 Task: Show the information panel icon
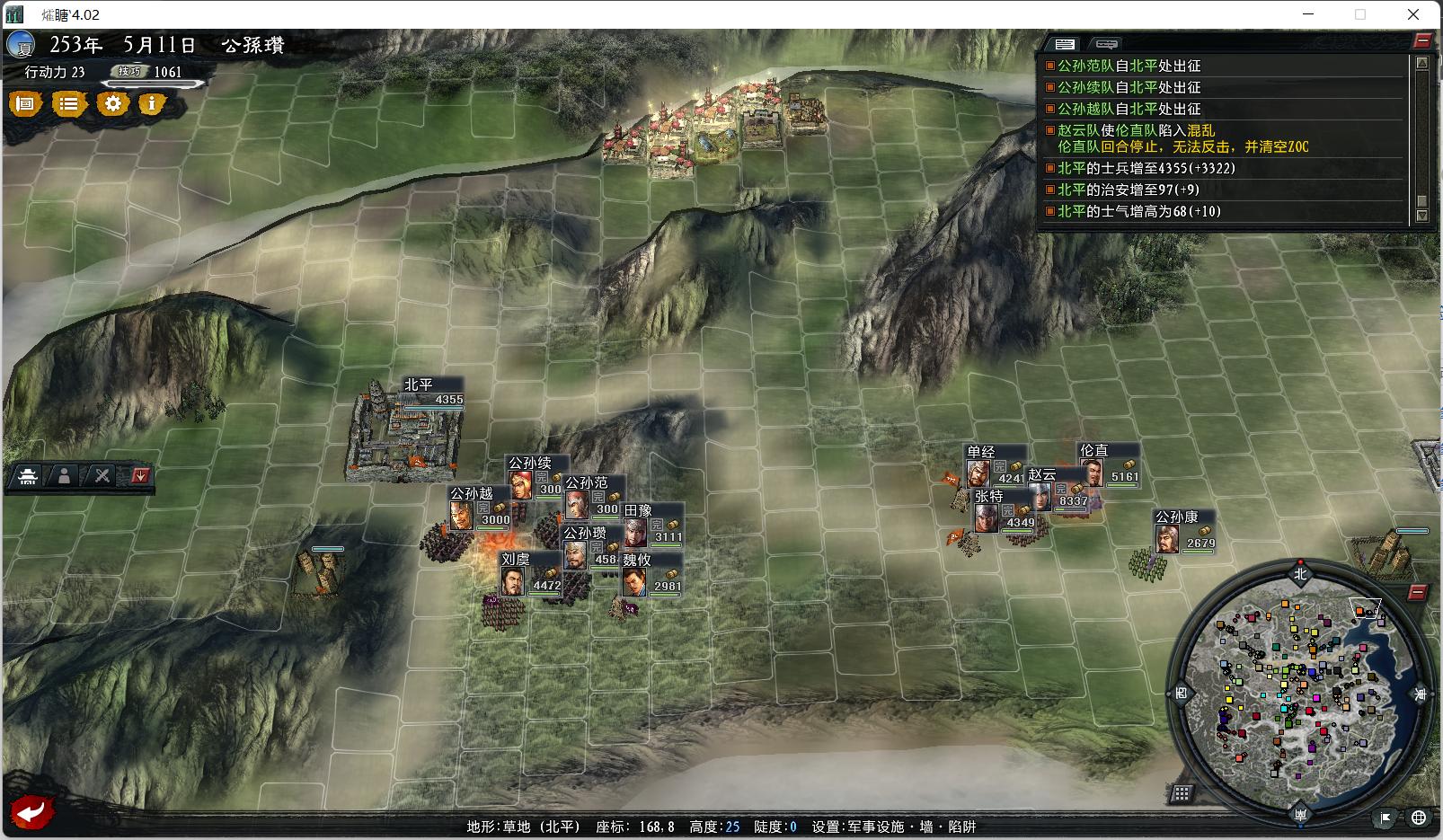[x=152, y=104]
